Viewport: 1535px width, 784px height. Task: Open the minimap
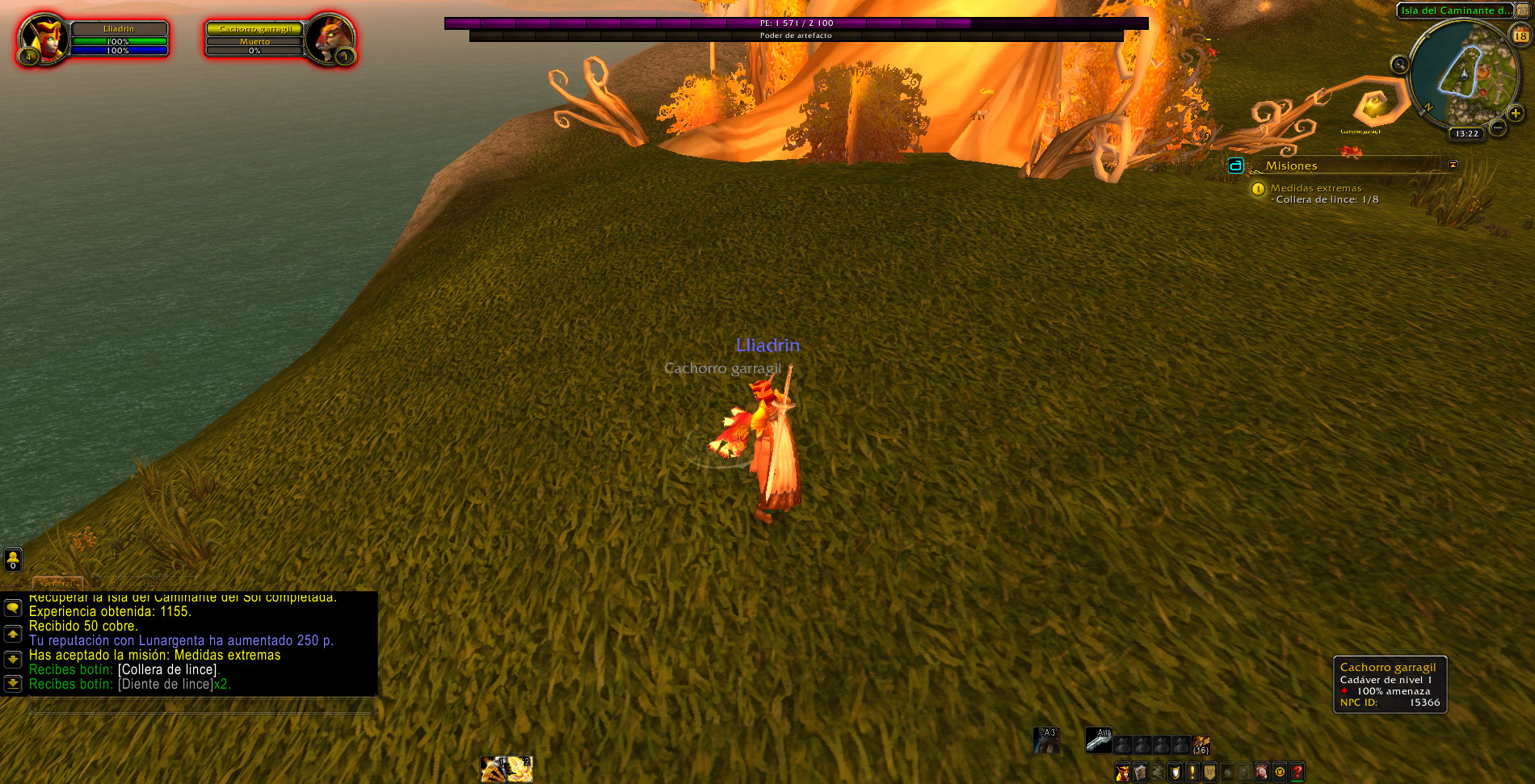[1463, 73]
